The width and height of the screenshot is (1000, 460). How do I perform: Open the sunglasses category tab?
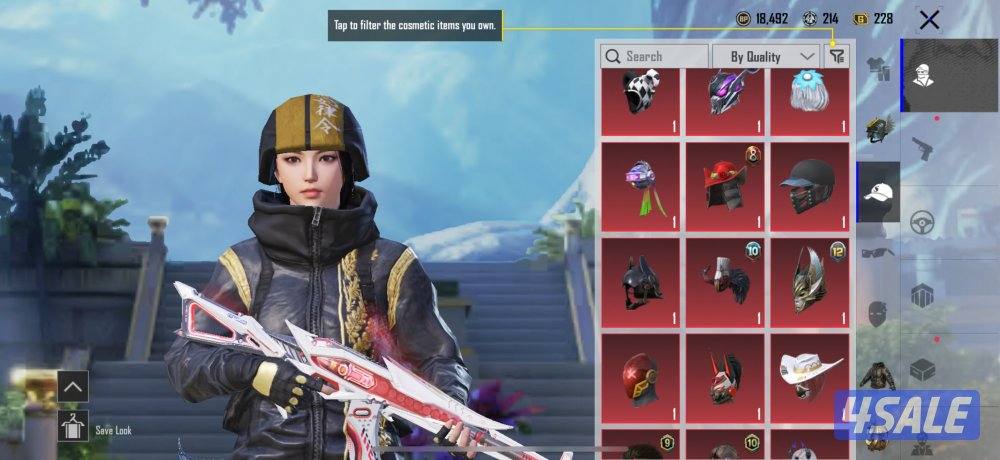click(x=879, y=252)
